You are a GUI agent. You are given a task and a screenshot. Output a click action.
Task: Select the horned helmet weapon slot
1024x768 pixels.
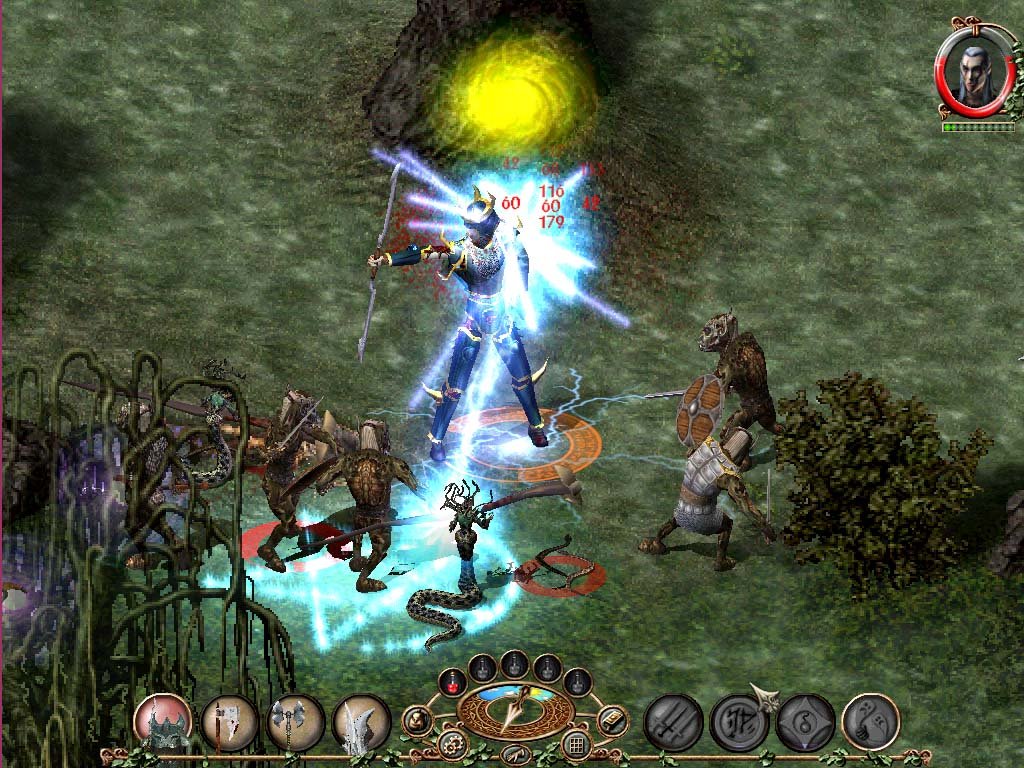click(163, 722)
